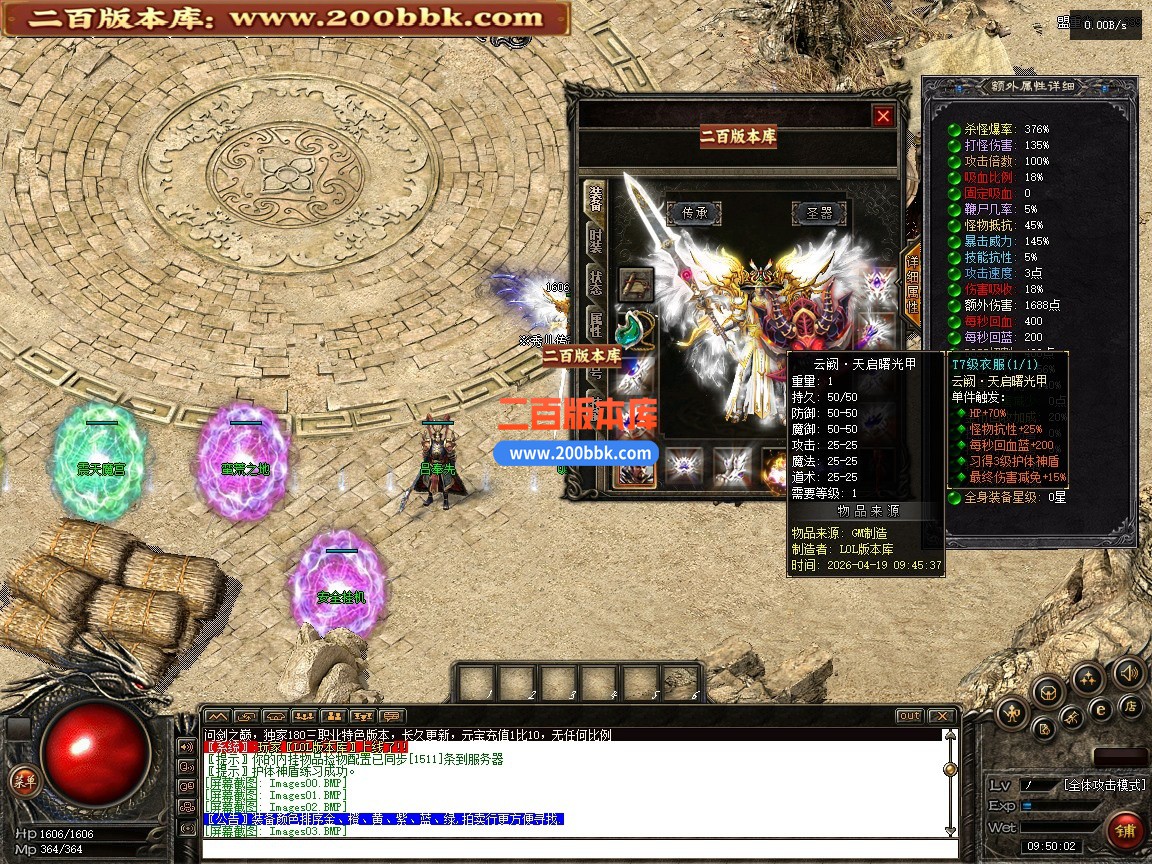Open the 圣器 holy relic panel
Screen dimensions: 1152x864
(x=819, y=212)
